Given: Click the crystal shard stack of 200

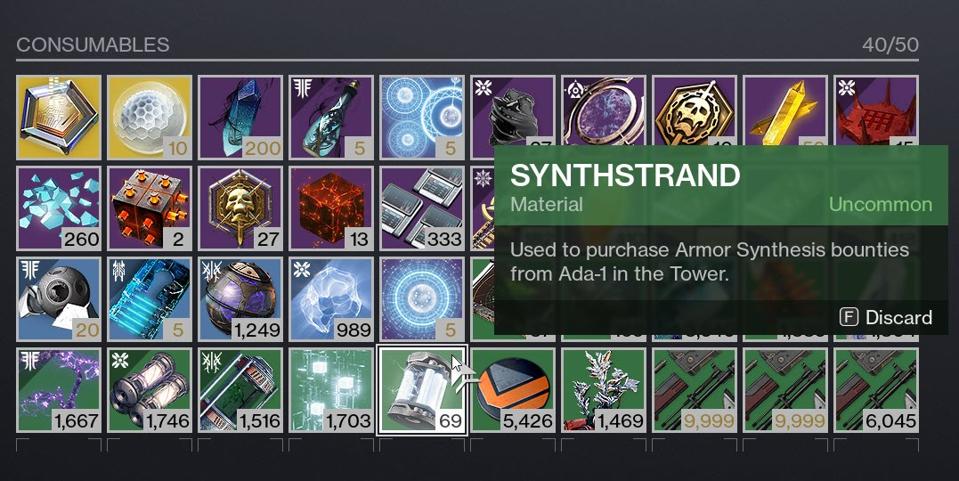Looking at the screenshot, I should pyautogui.click(x=241, y=117).
